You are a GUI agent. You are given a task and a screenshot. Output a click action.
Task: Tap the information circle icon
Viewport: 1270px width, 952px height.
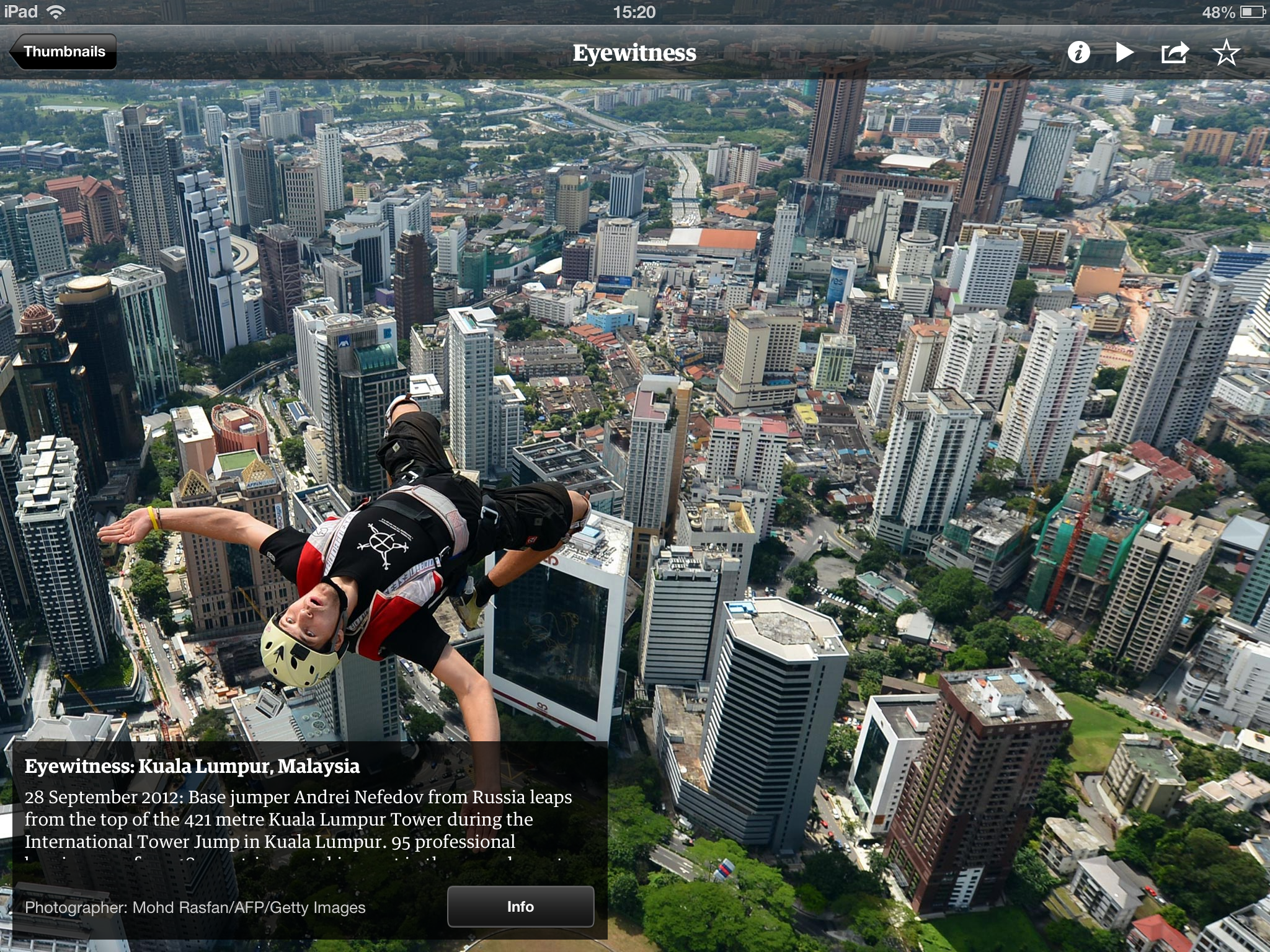click(x=1078, y=53)
